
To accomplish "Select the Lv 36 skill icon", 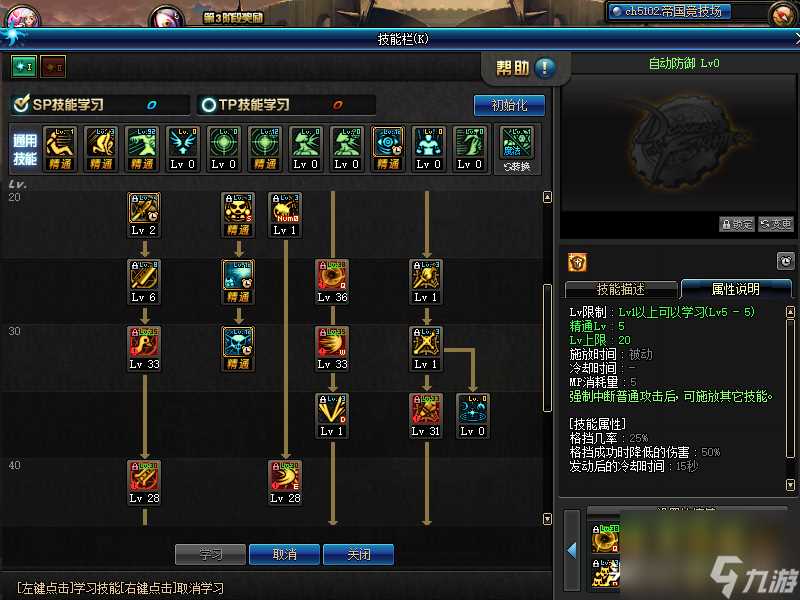I will [332, 275].
